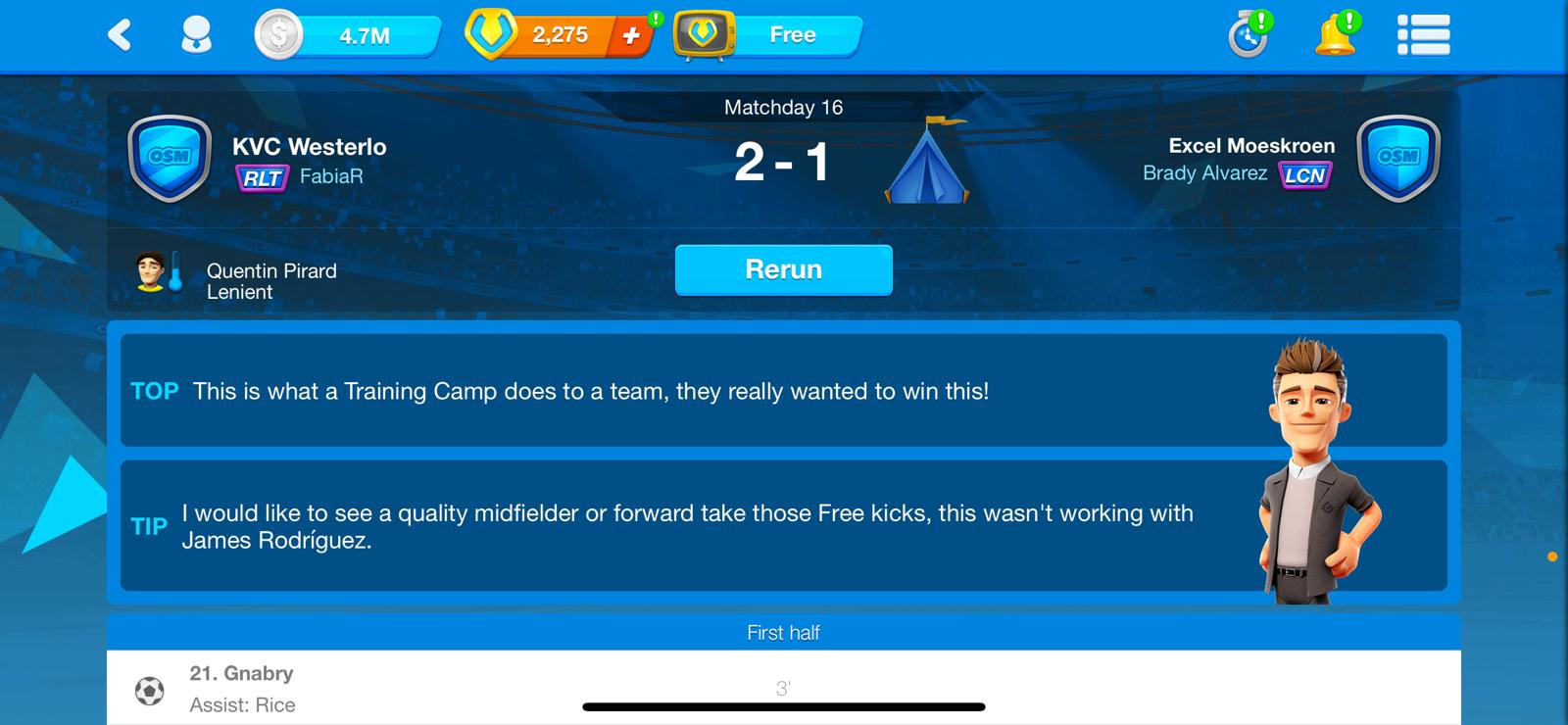Open manager Brady Alvarez's profile

point(1204,173)
